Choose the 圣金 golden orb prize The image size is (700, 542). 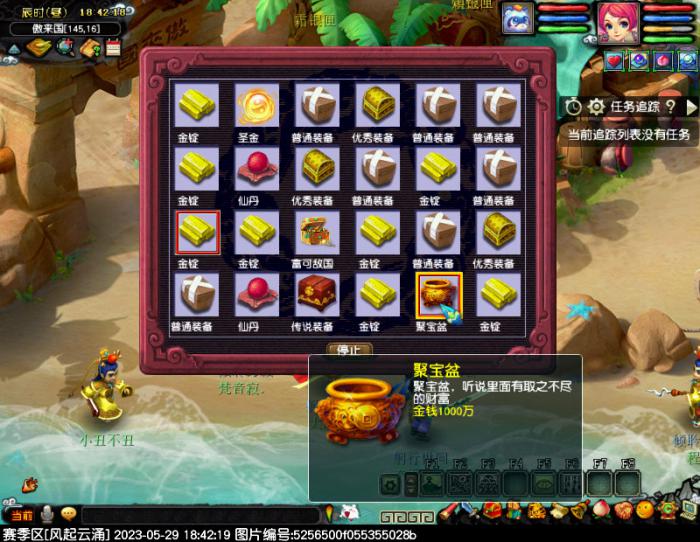(257, 104)
